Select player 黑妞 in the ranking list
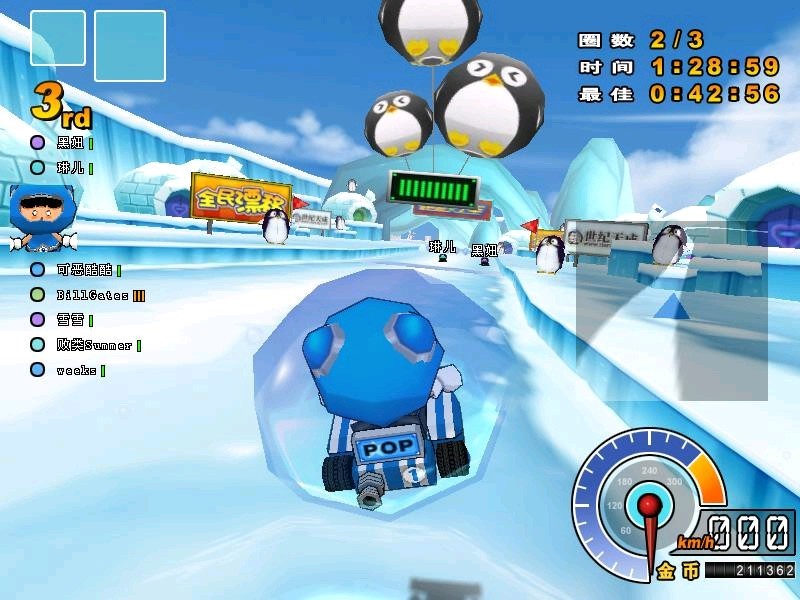 tap(70, 143)
